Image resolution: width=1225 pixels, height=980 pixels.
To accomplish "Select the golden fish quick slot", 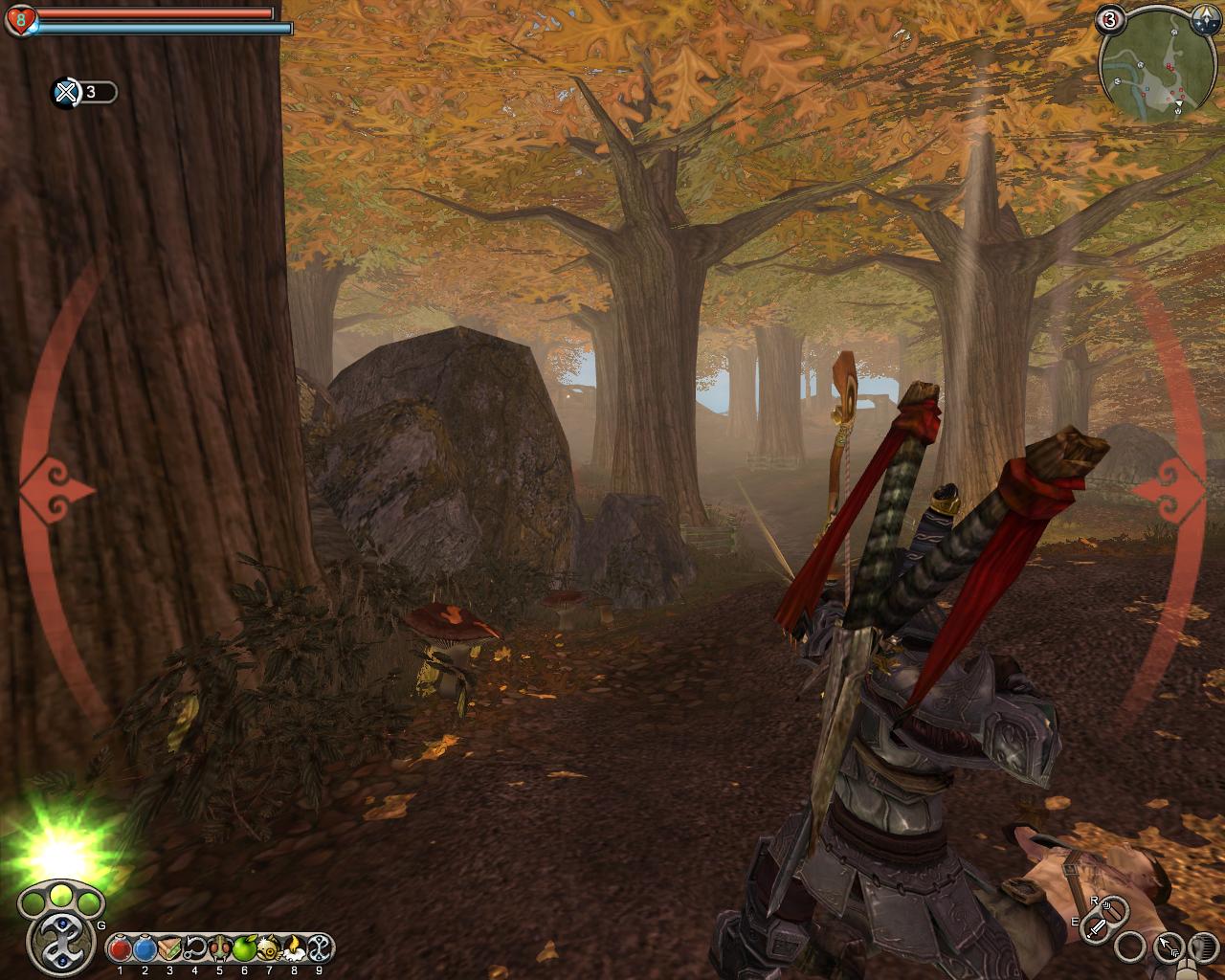I will click(269, 948).
